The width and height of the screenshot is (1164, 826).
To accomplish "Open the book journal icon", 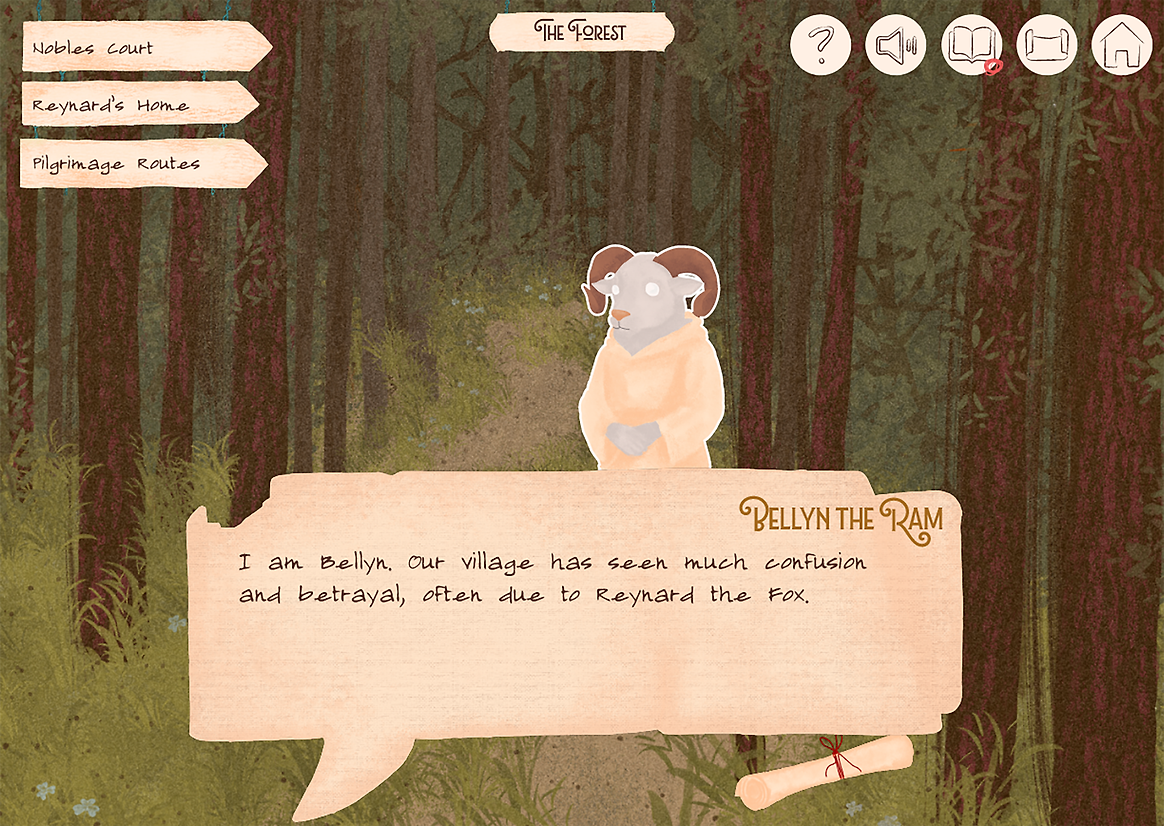I will coord(971,45).
